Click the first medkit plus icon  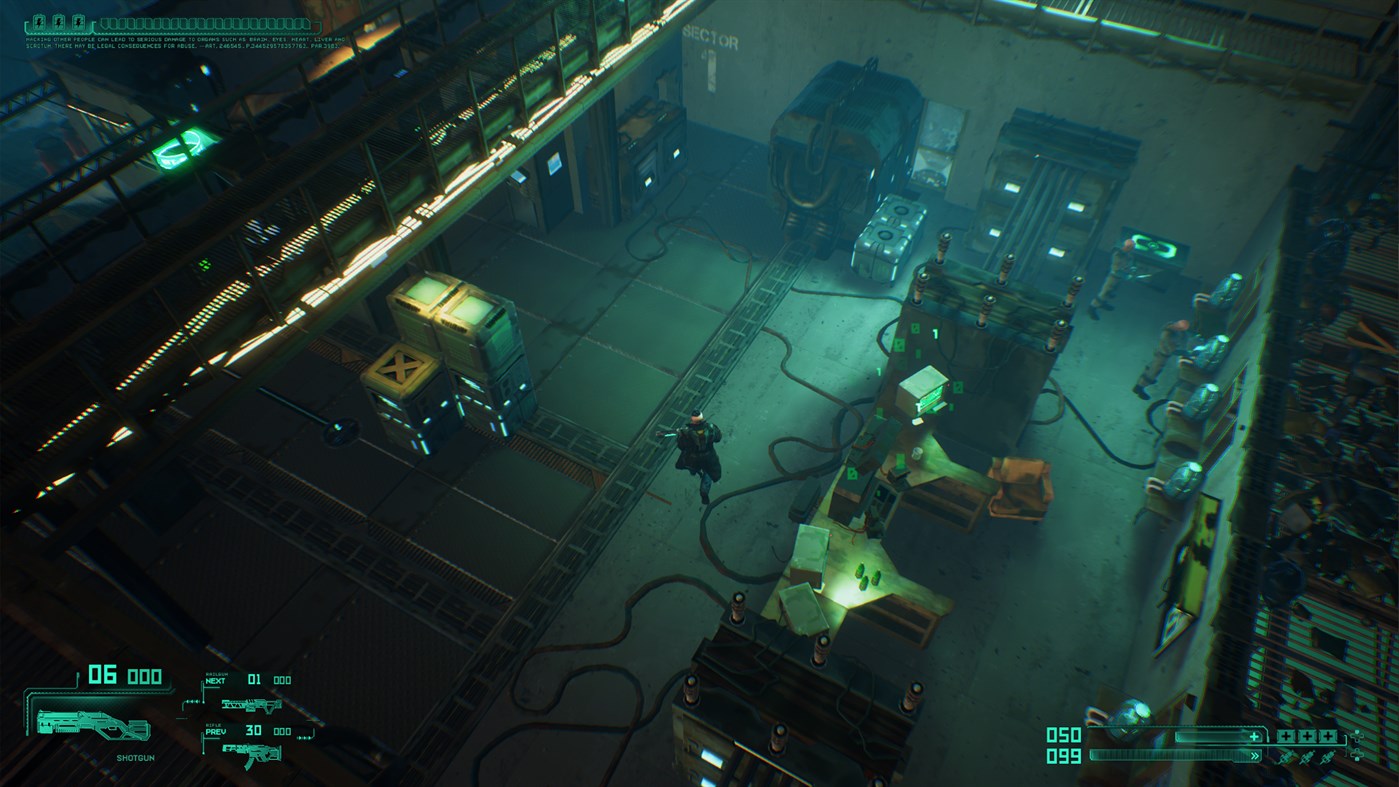pyautogui.click(x=1286, y=736)
